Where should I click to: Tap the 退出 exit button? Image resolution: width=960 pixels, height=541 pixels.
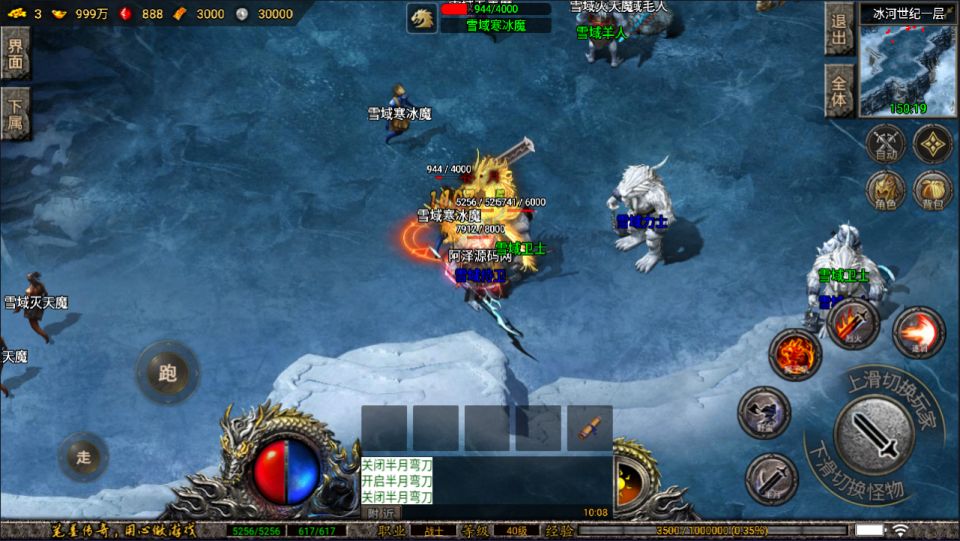point(838,28)
